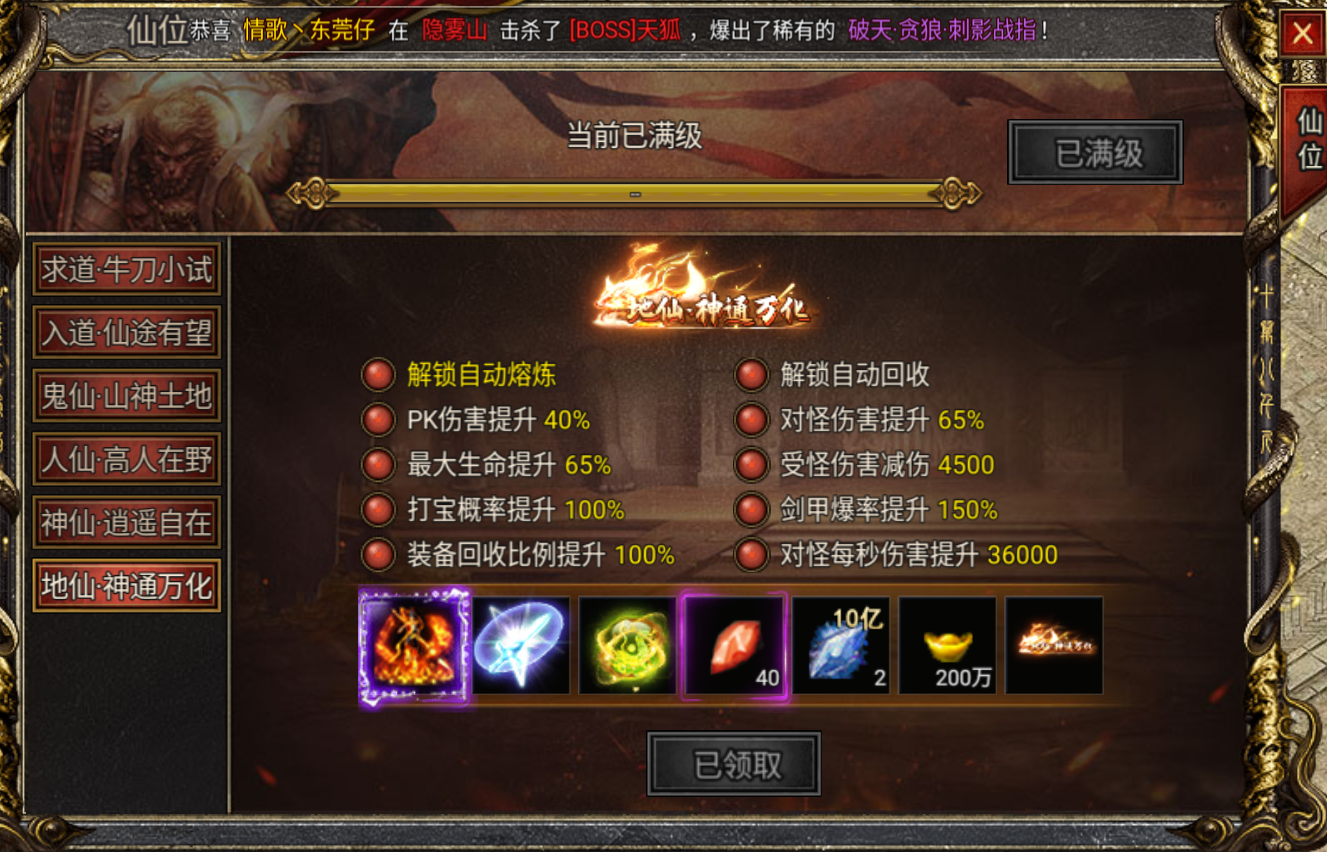Image resolution: width=1327 pixels, height=852 pixels.
Task: Toggle the red orb beside 解锁自动熔炼
Action: (377, 375)
